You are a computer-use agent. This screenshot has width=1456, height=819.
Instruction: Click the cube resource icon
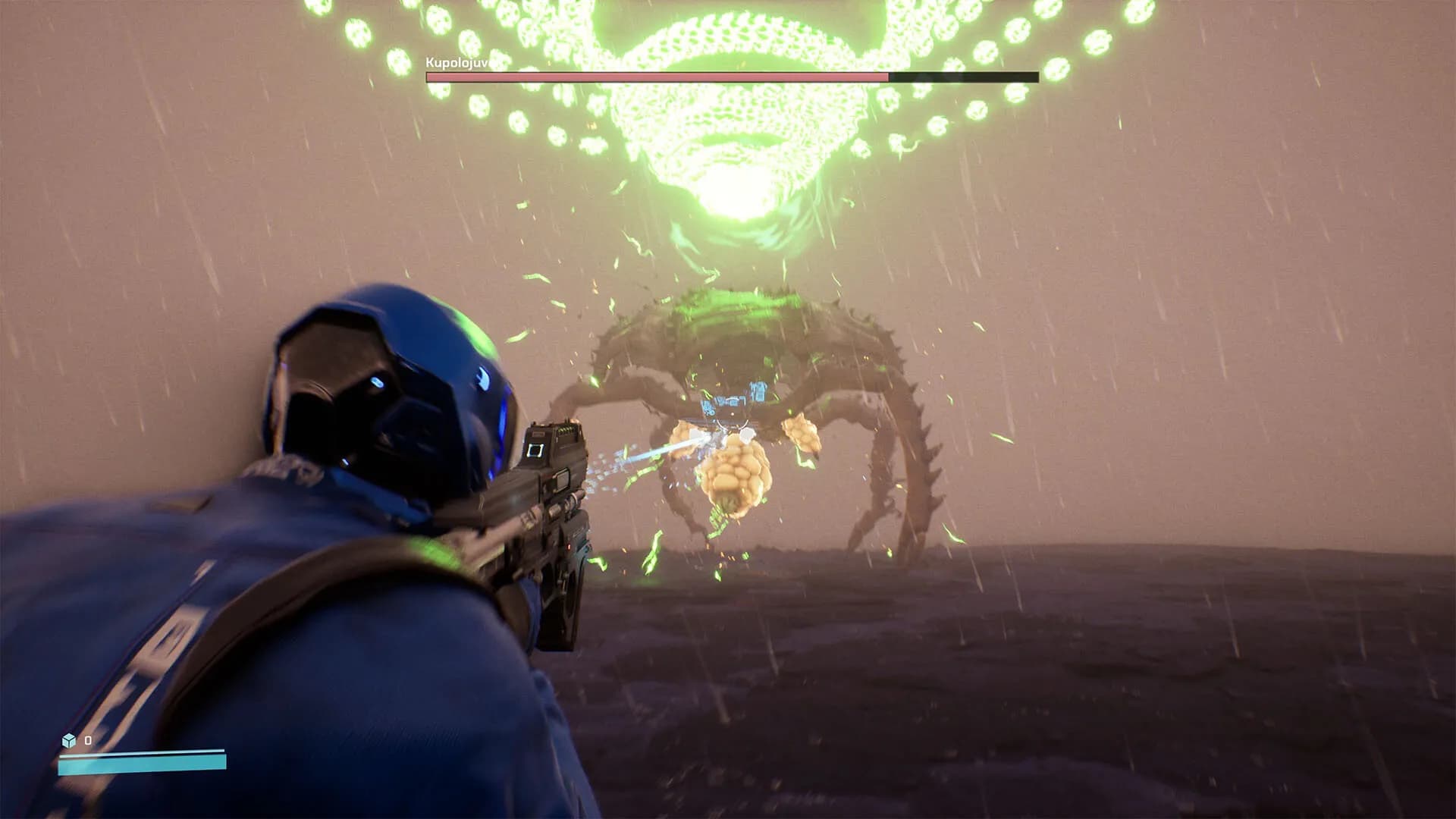68,740
